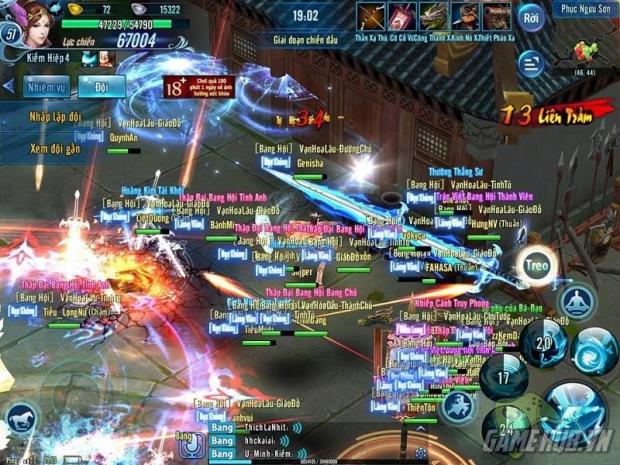
Task: Open the Nhiệm vụ quest tab
Action: [x=47, y=87]
